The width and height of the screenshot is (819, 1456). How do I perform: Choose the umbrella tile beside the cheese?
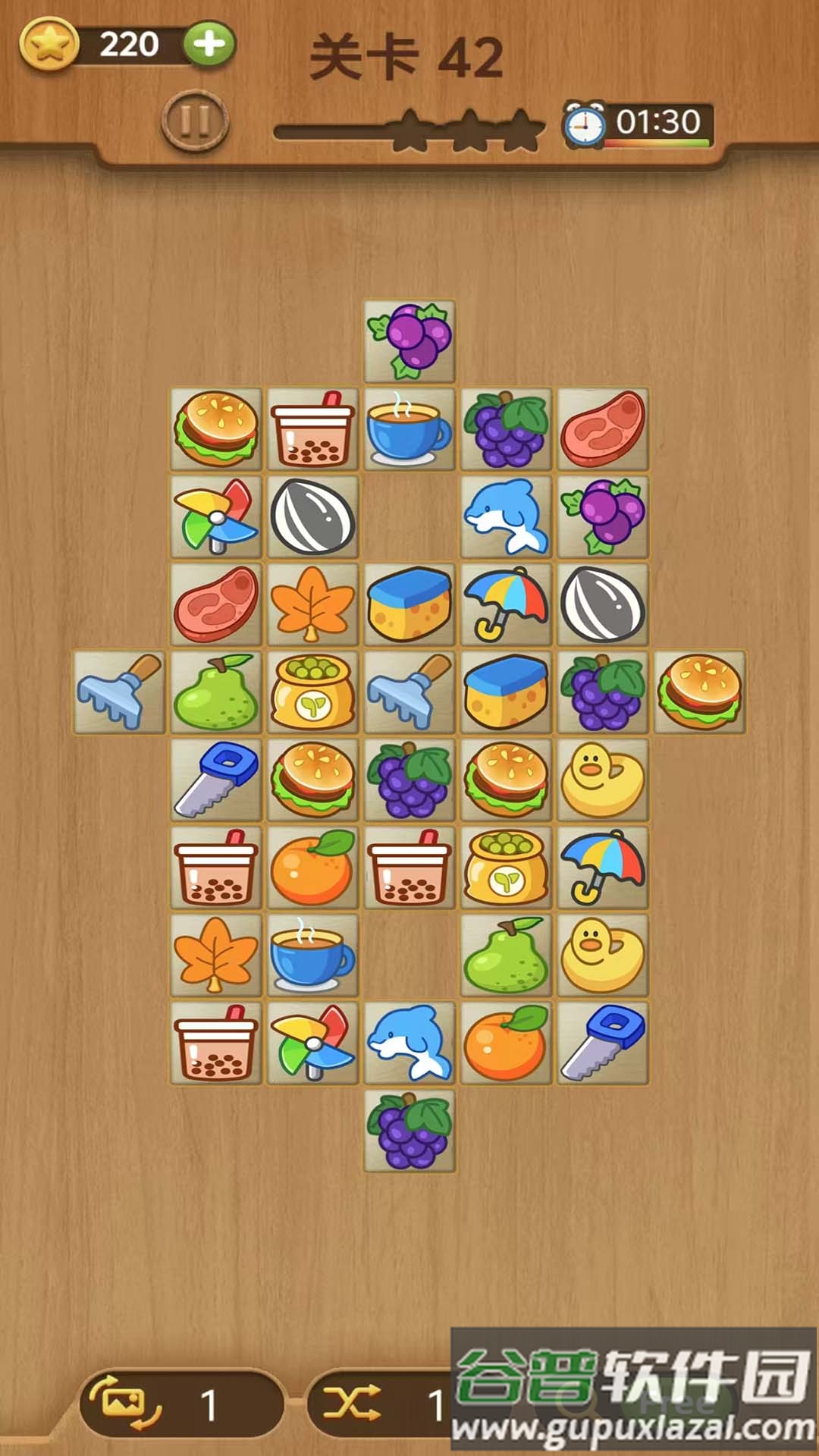click(x=506, y=604)
